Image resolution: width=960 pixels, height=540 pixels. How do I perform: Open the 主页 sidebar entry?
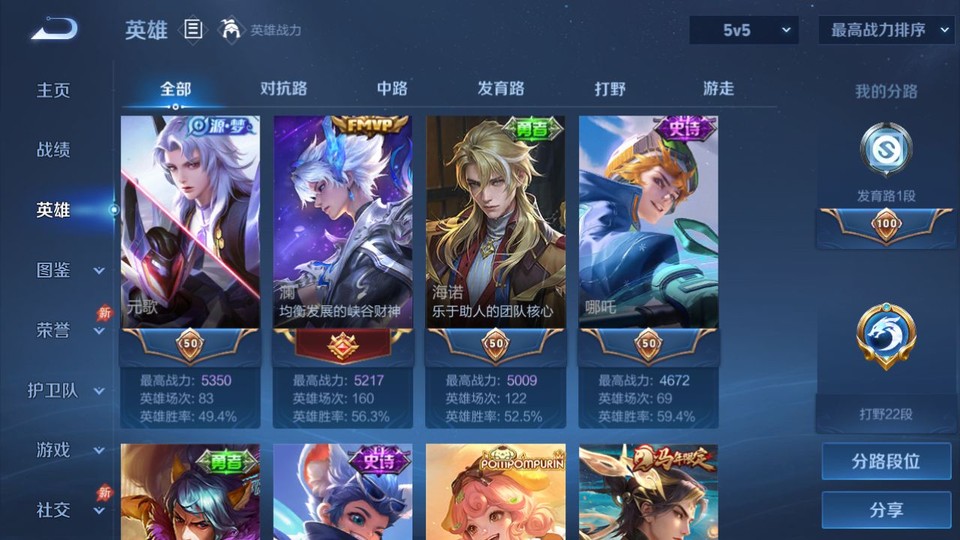point(54,90)
